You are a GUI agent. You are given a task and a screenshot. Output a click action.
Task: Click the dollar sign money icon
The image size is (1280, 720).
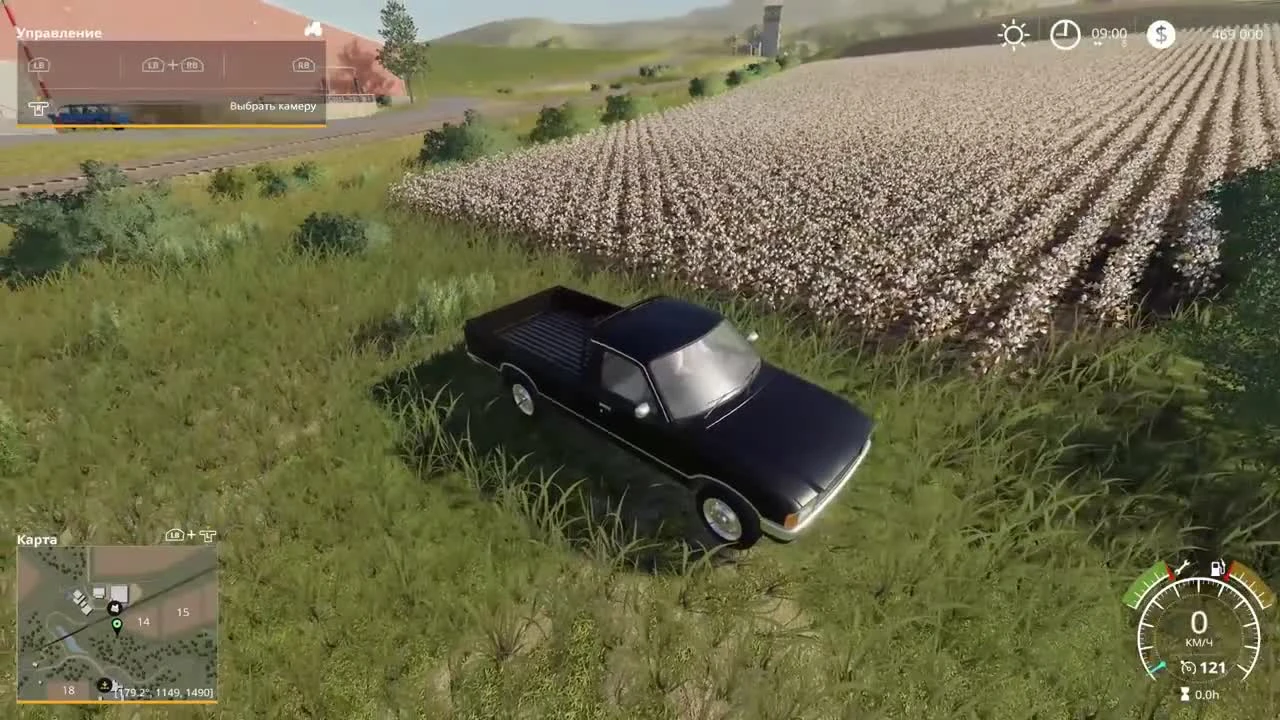1159,35
